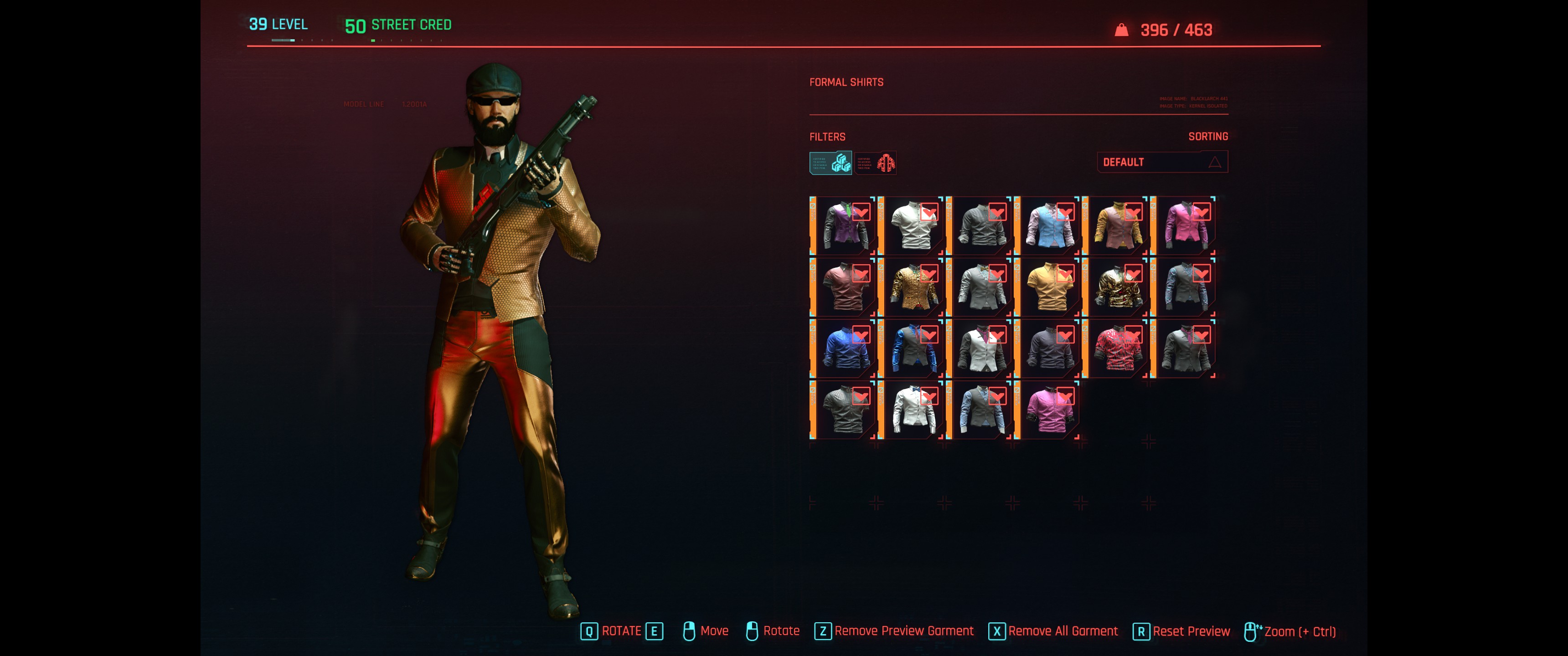The image size is (1568, 656).
Task: Toggle the red jacket filter
Action: click(875, 163)
